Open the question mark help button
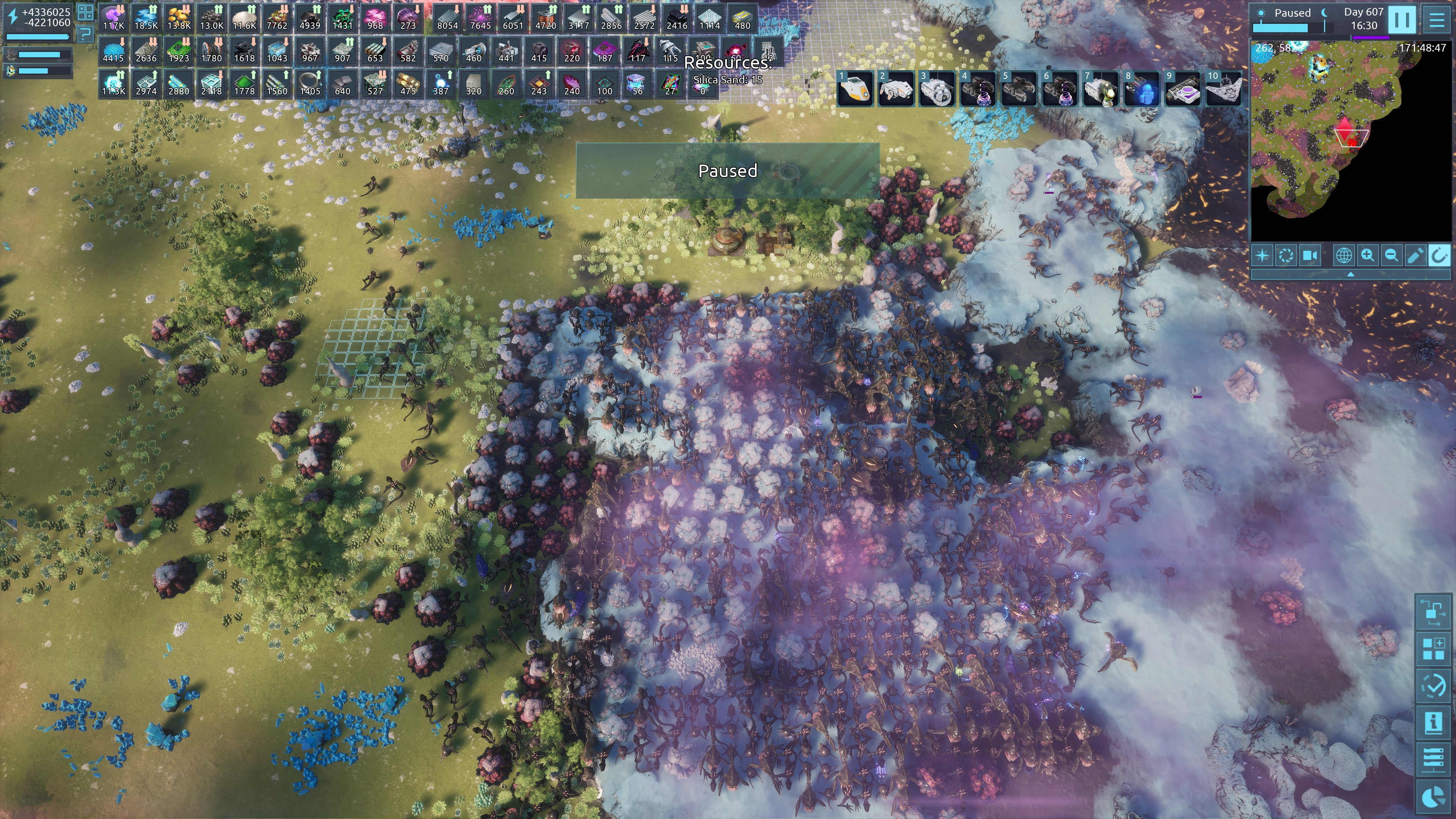 (x=85, y=33)
